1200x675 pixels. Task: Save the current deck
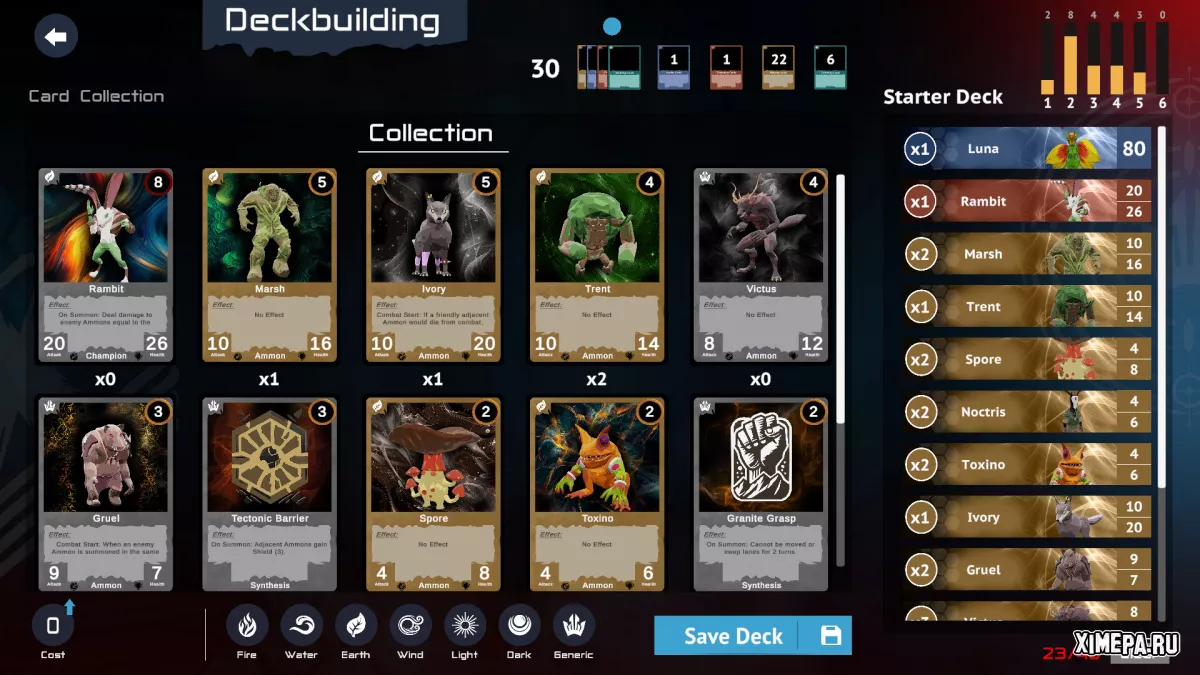coord(752,635)
